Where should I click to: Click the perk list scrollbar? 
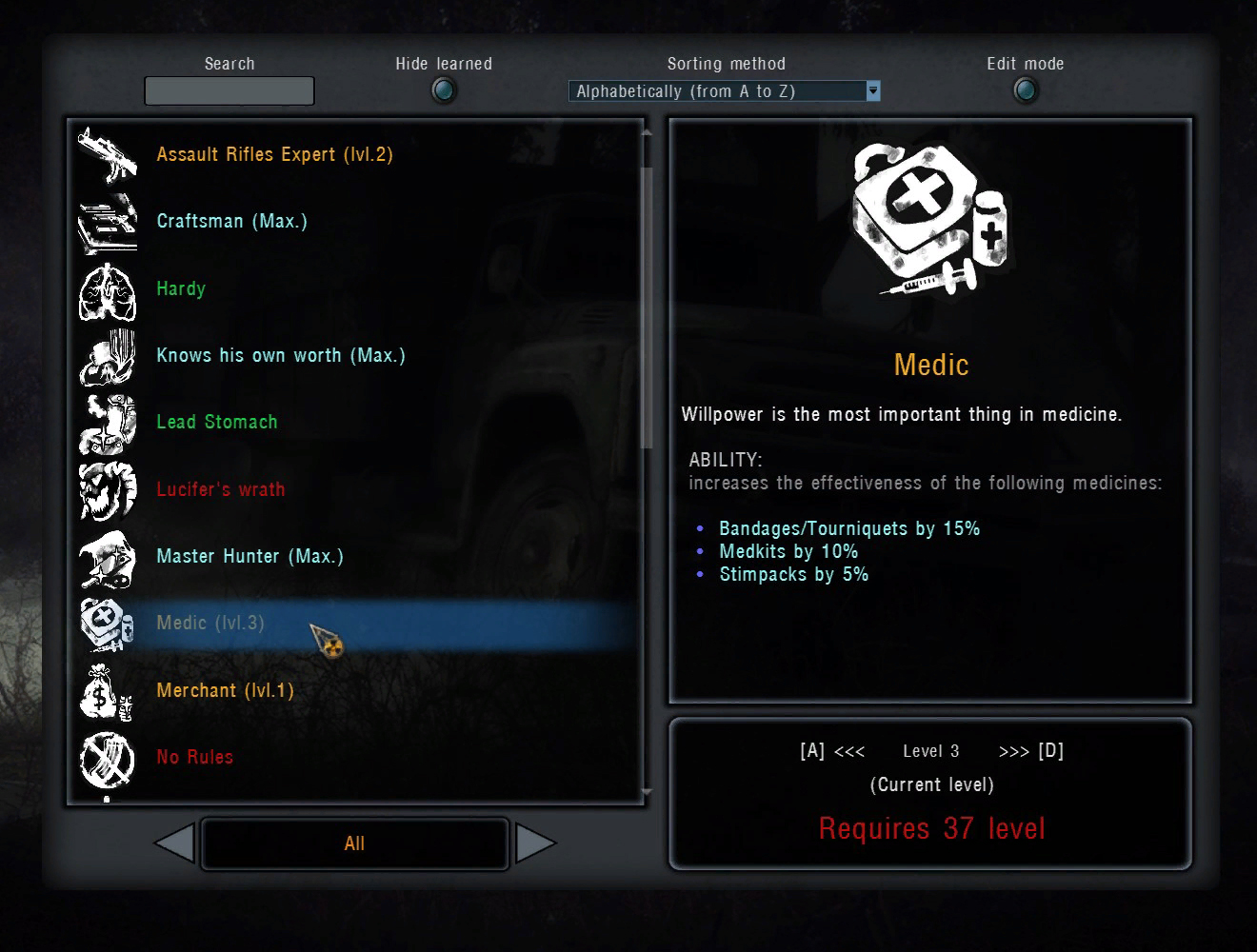tap(648, 307)
